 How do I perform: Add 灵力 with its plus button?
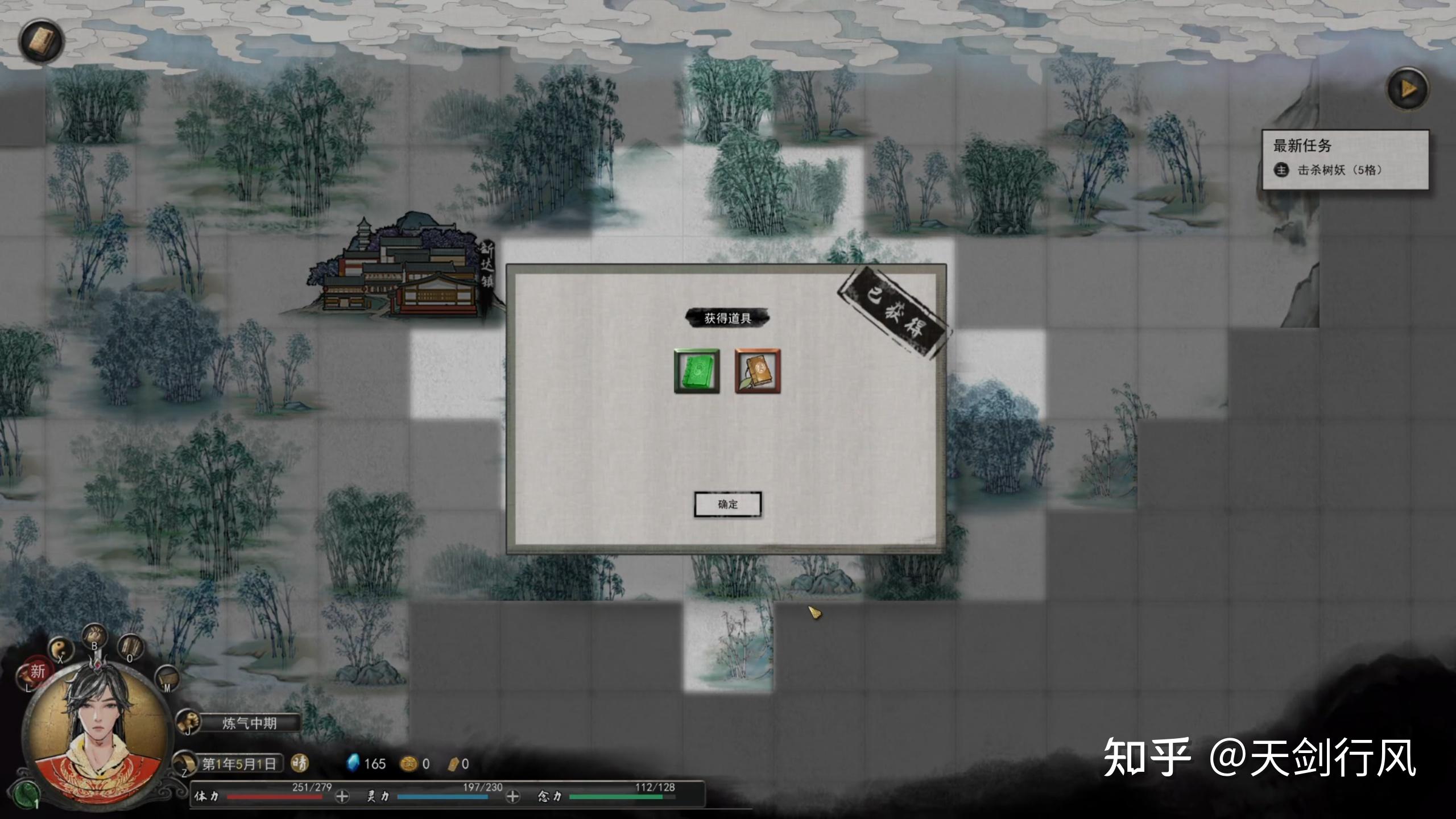(512, 797)
